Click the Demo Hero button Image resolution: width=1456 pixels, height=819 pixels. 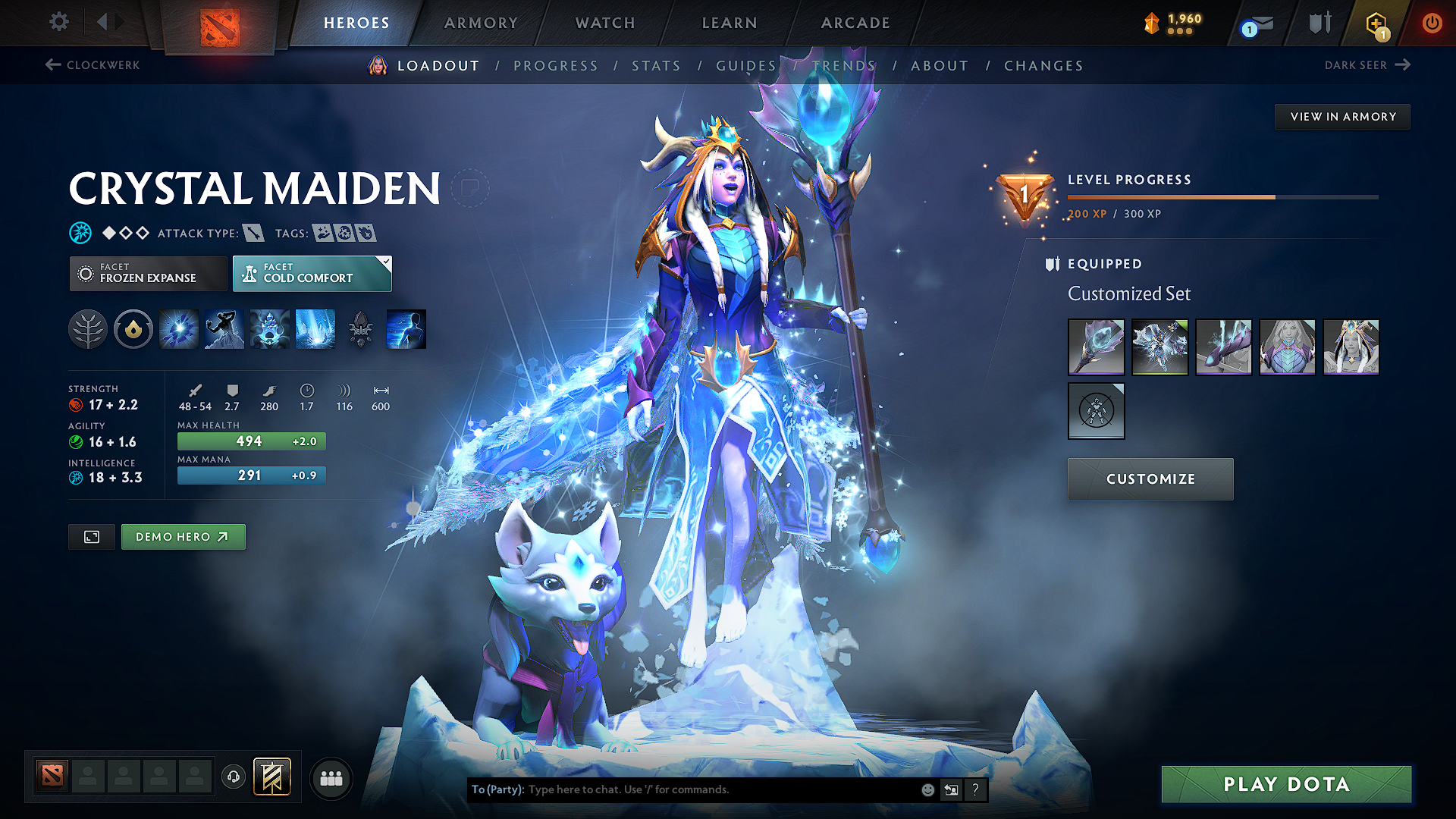click(183, 536)
